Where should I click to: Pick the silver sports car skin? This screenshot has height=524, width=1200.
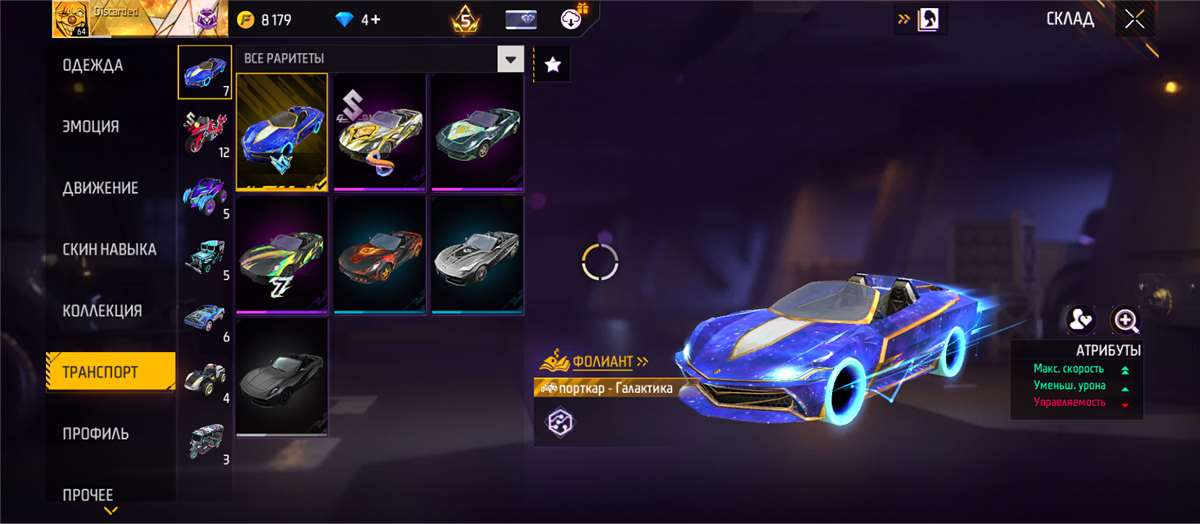[x=477, y=254]
